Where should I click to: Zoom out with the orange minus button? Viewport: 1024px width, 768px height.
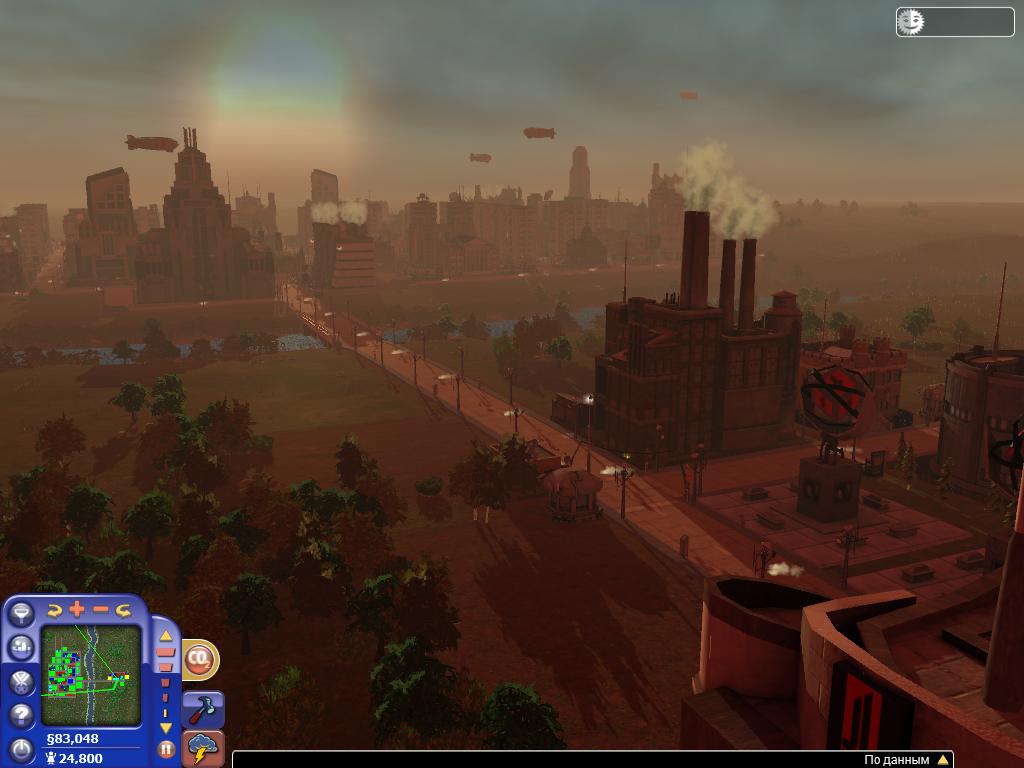point(101,609)
